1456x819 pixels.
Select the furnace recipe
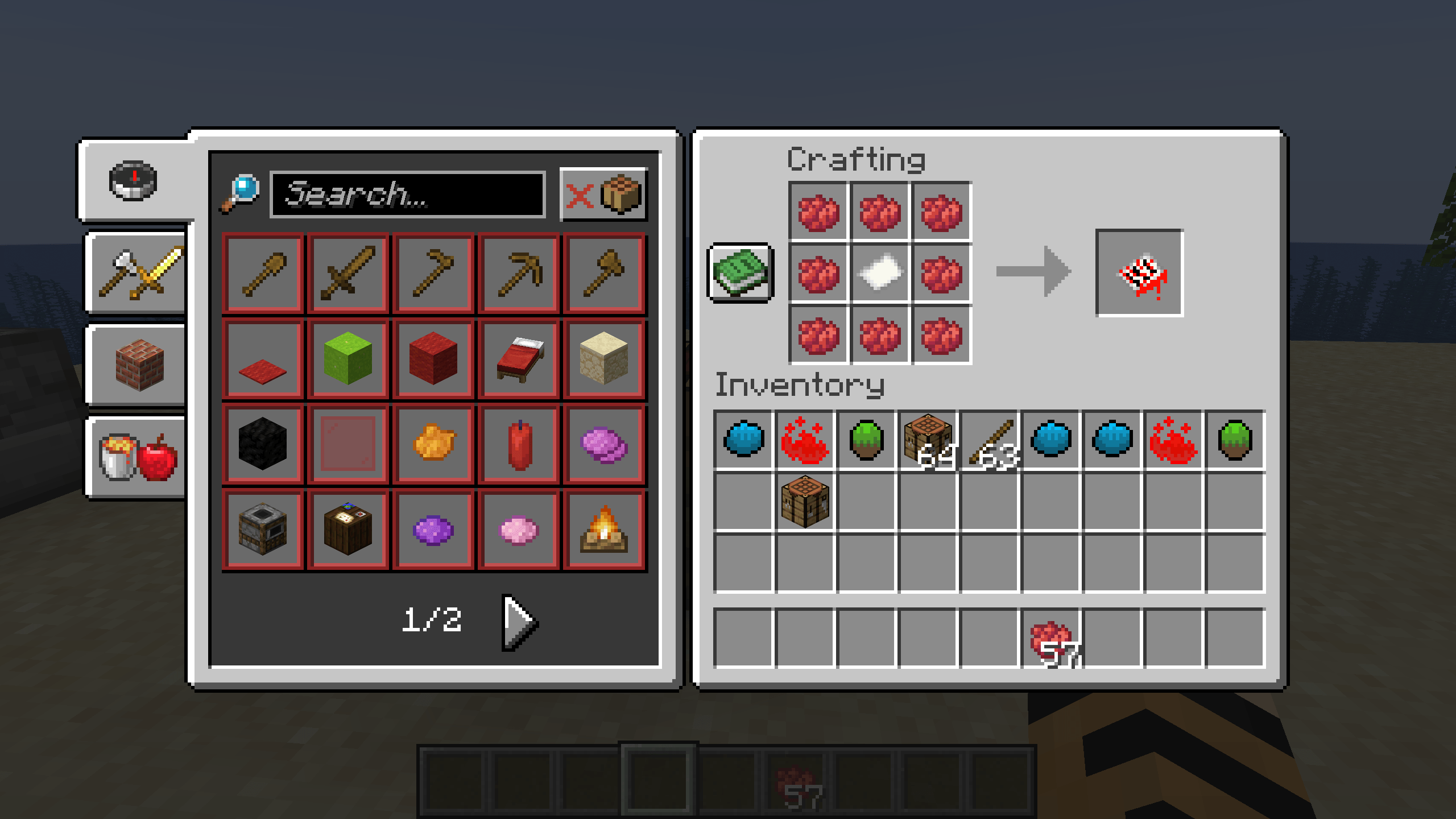coord(263,529)
